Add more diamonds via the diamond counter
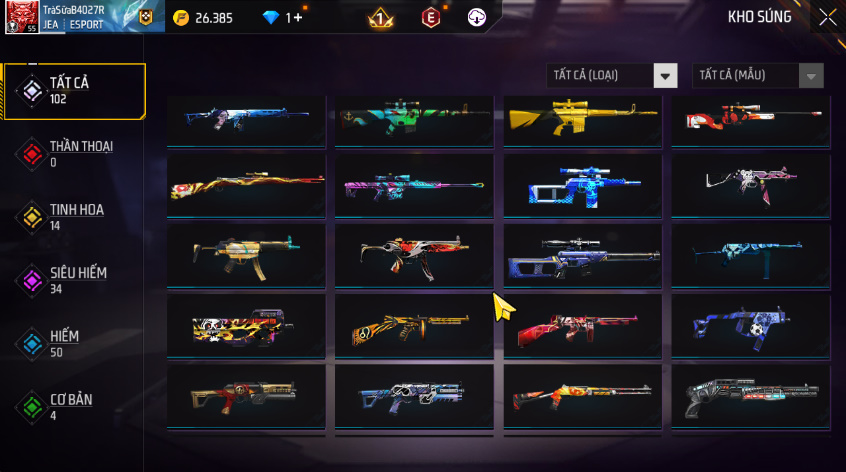Viewport: 846px width, 472px height. pyautogui.click(x=283, y=18)
